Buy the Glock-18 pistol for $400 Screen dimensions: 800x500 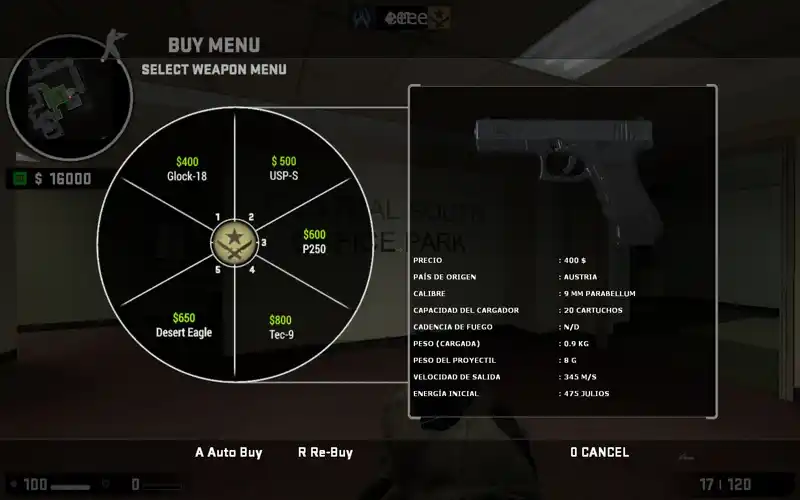(187, 170)
